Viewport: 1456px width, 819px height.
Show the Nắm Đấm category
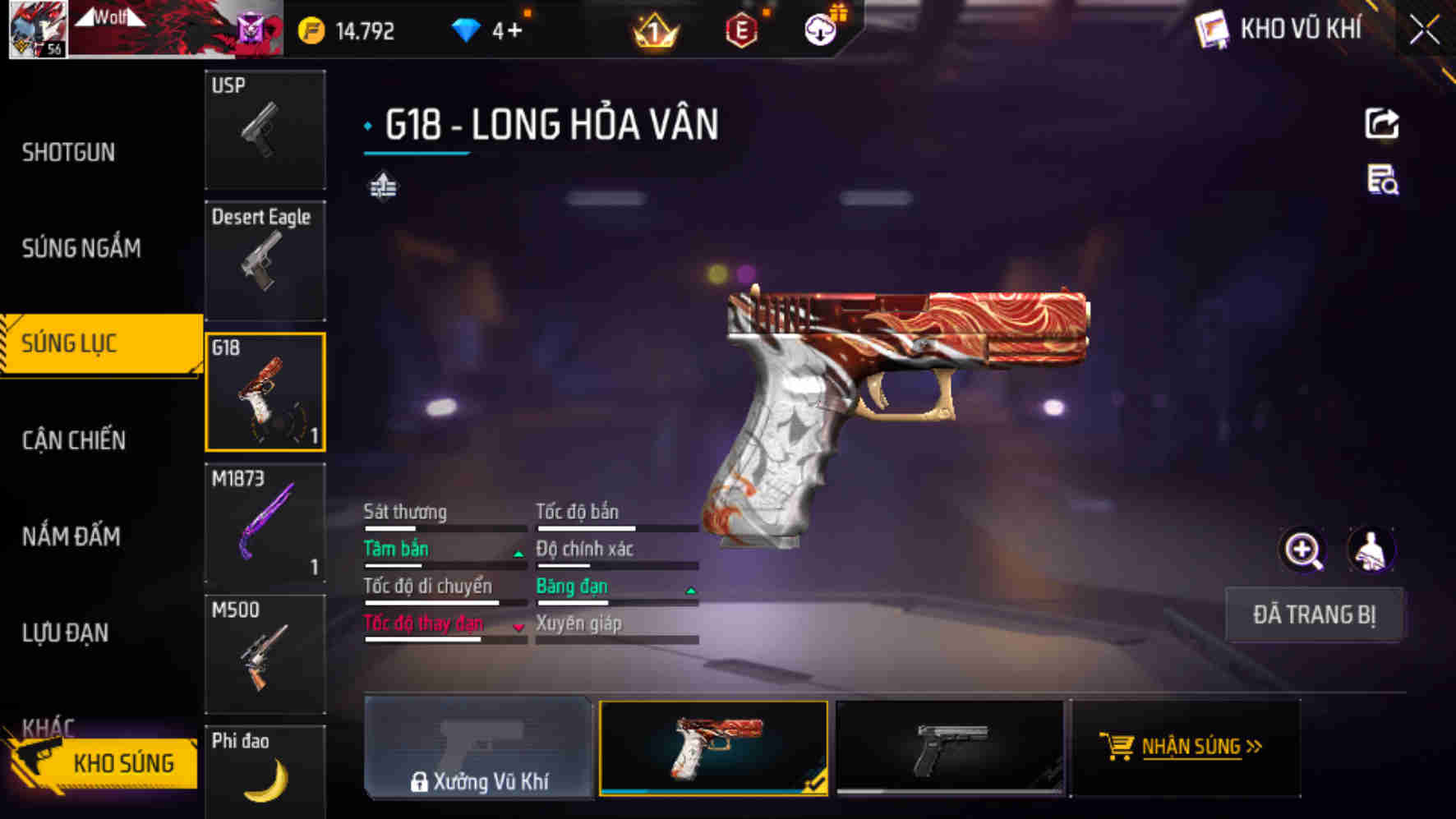coord(71,536)
